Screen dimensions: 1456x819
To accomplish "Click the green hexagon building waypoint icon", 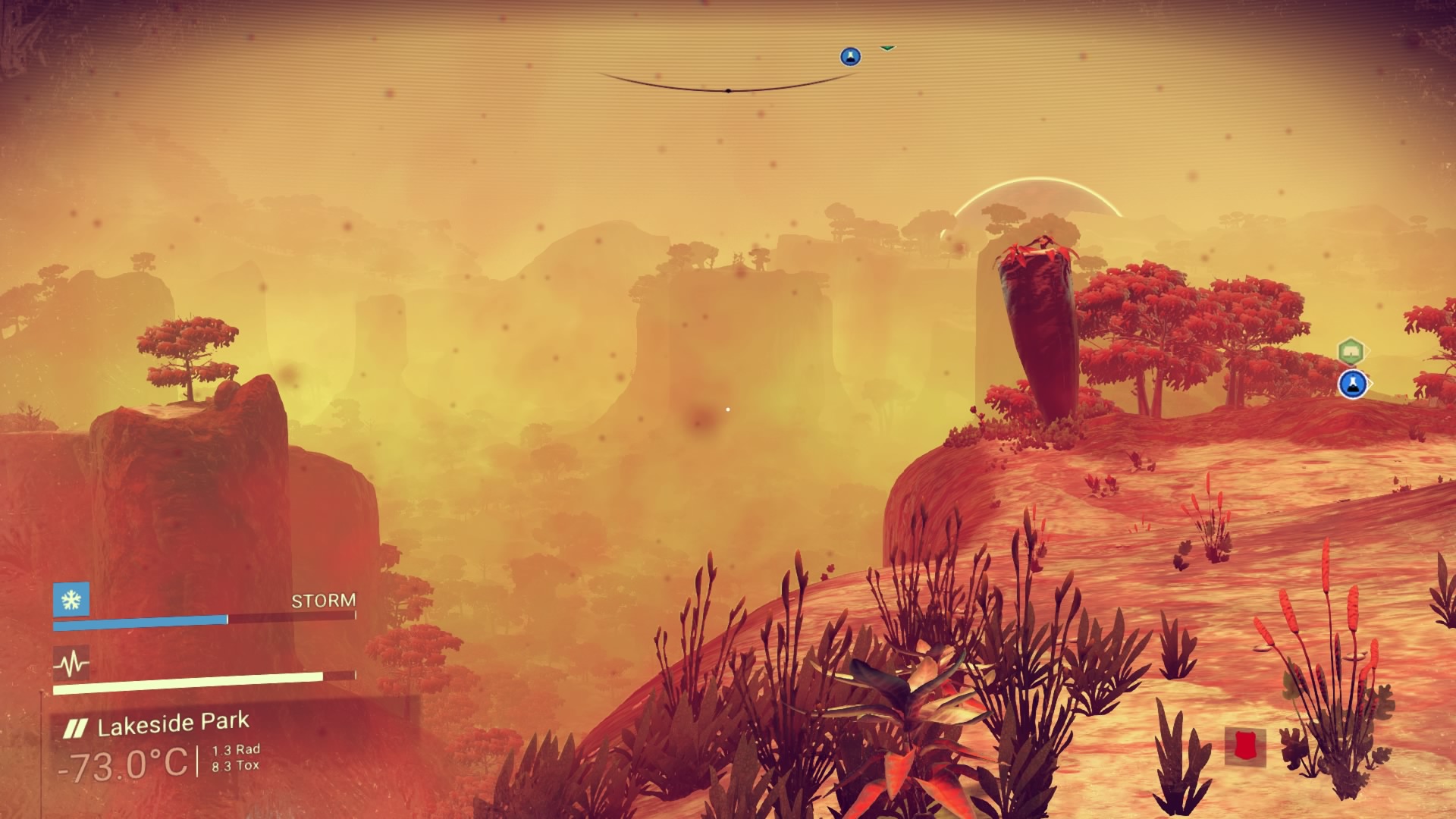I will [x=1351, y=352].
